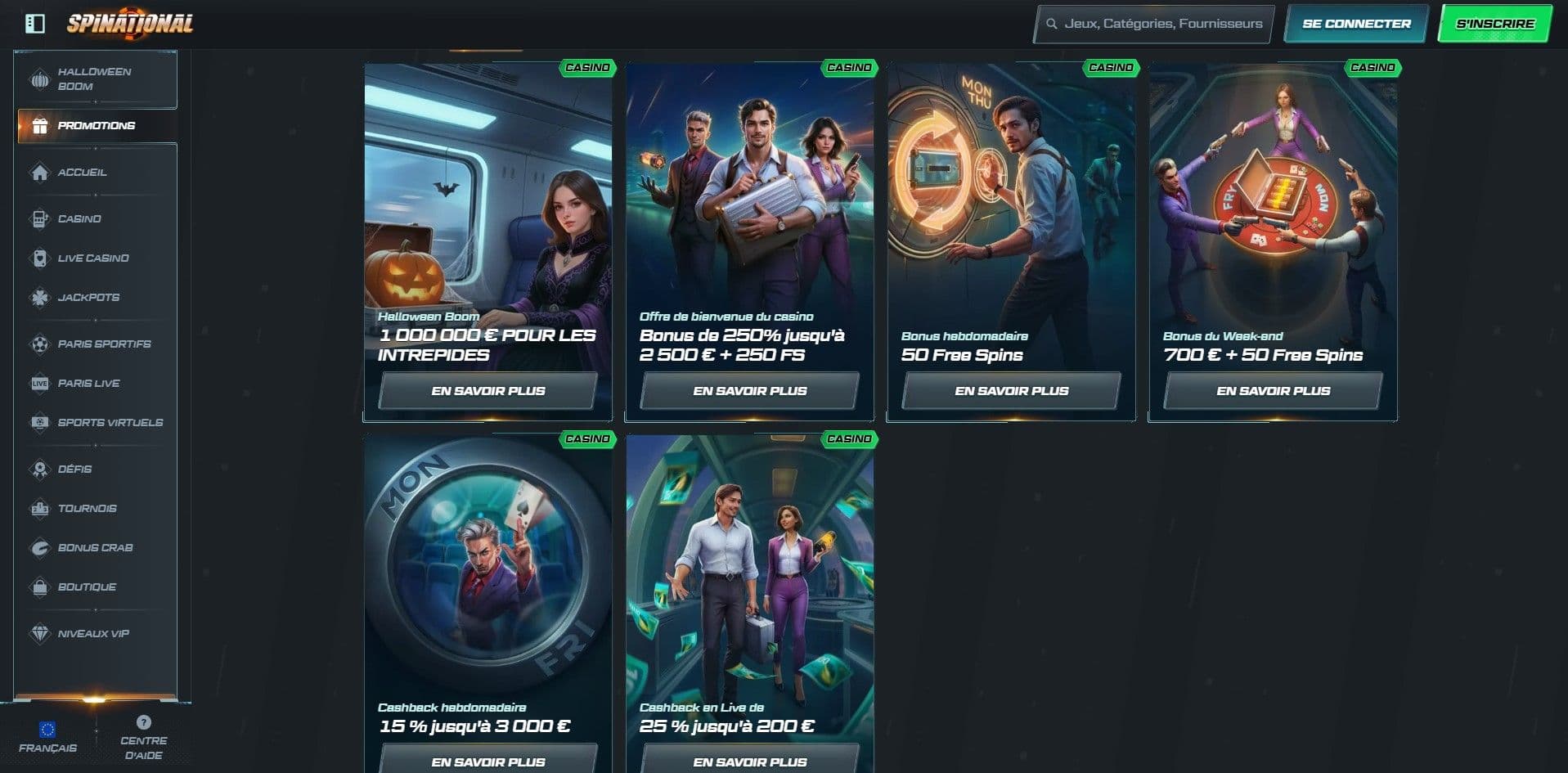Click the search magnifier in the search bar
The image size is (1568, 773).
point(1052,24)
